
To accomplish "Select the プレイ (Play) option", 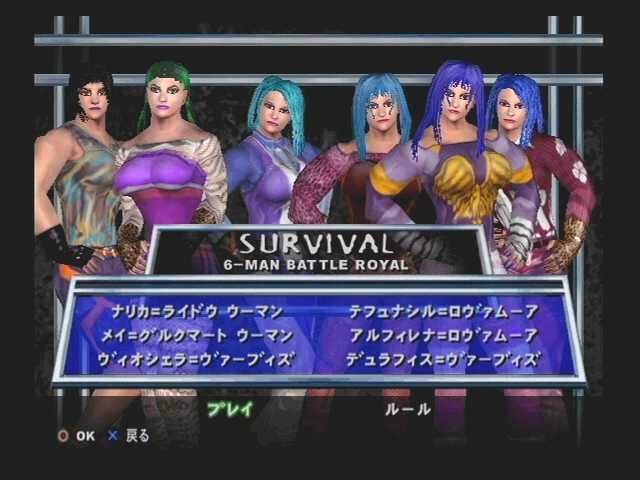I will click(230, 409).
